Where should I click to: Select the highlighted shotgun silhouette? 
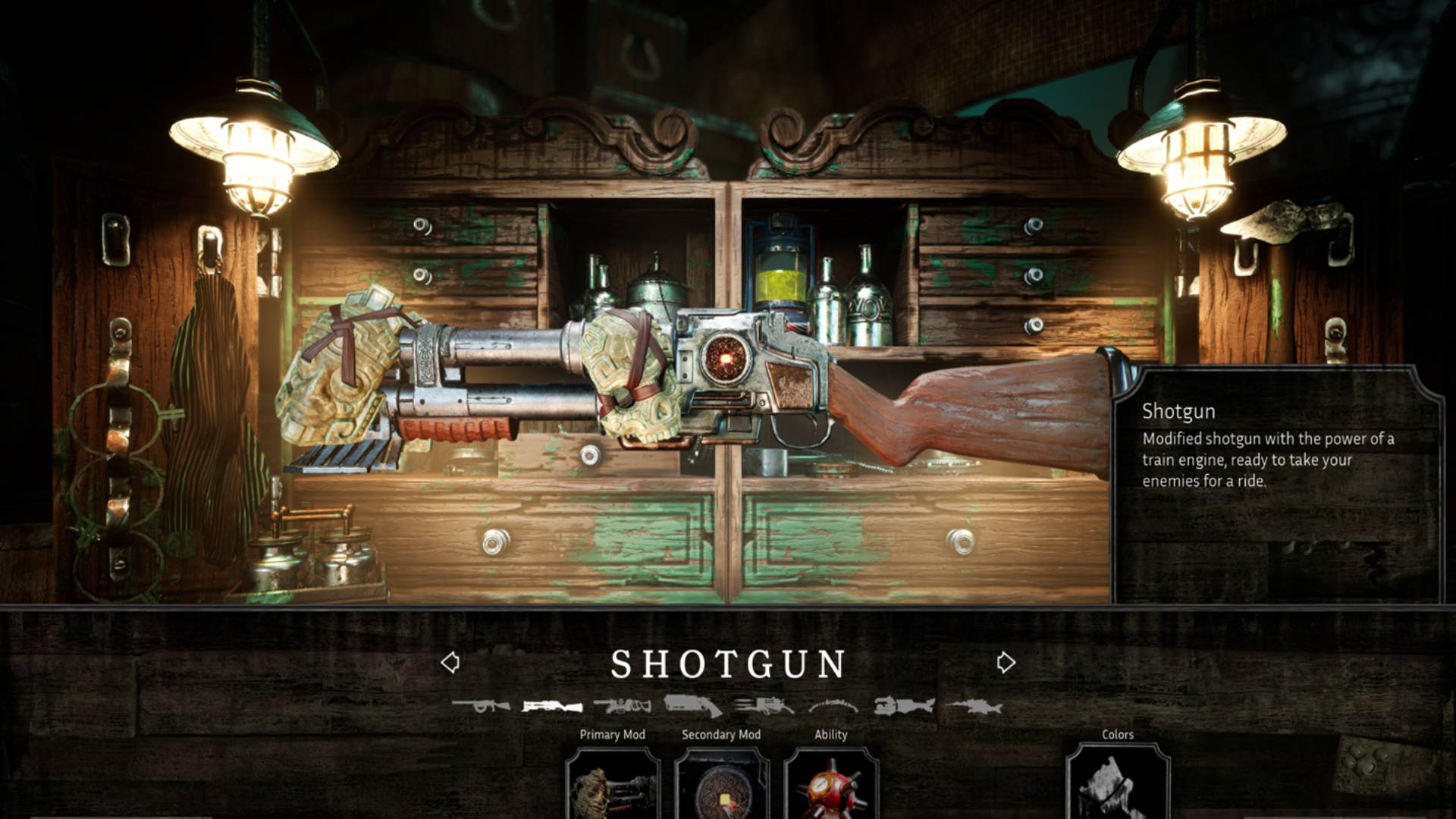[551, 707]
